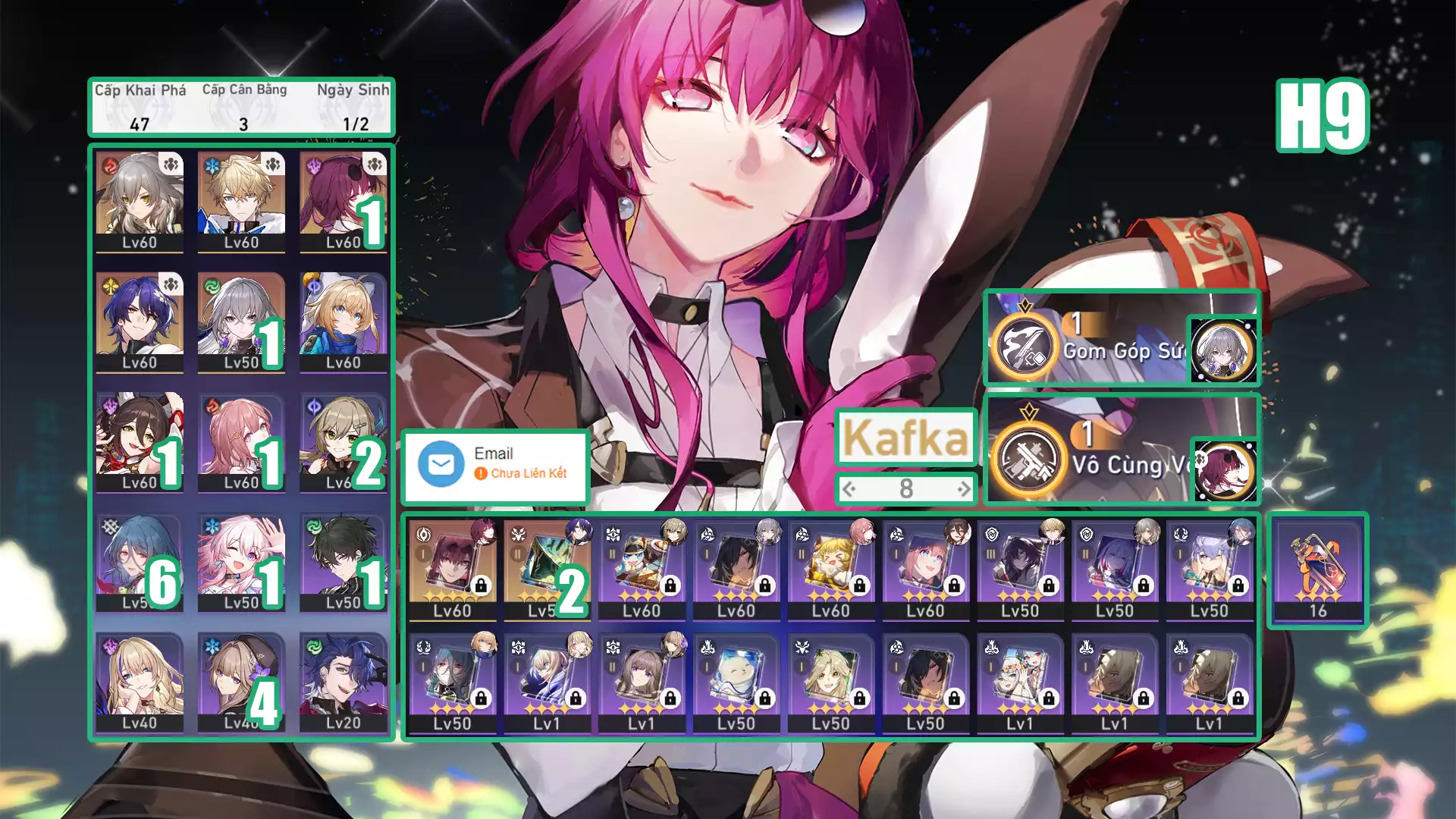Choose the gray-haired Trailblazer Lv60 portrait
The height and width of the screenshot is (819, 1456).
tap(140, 201)
